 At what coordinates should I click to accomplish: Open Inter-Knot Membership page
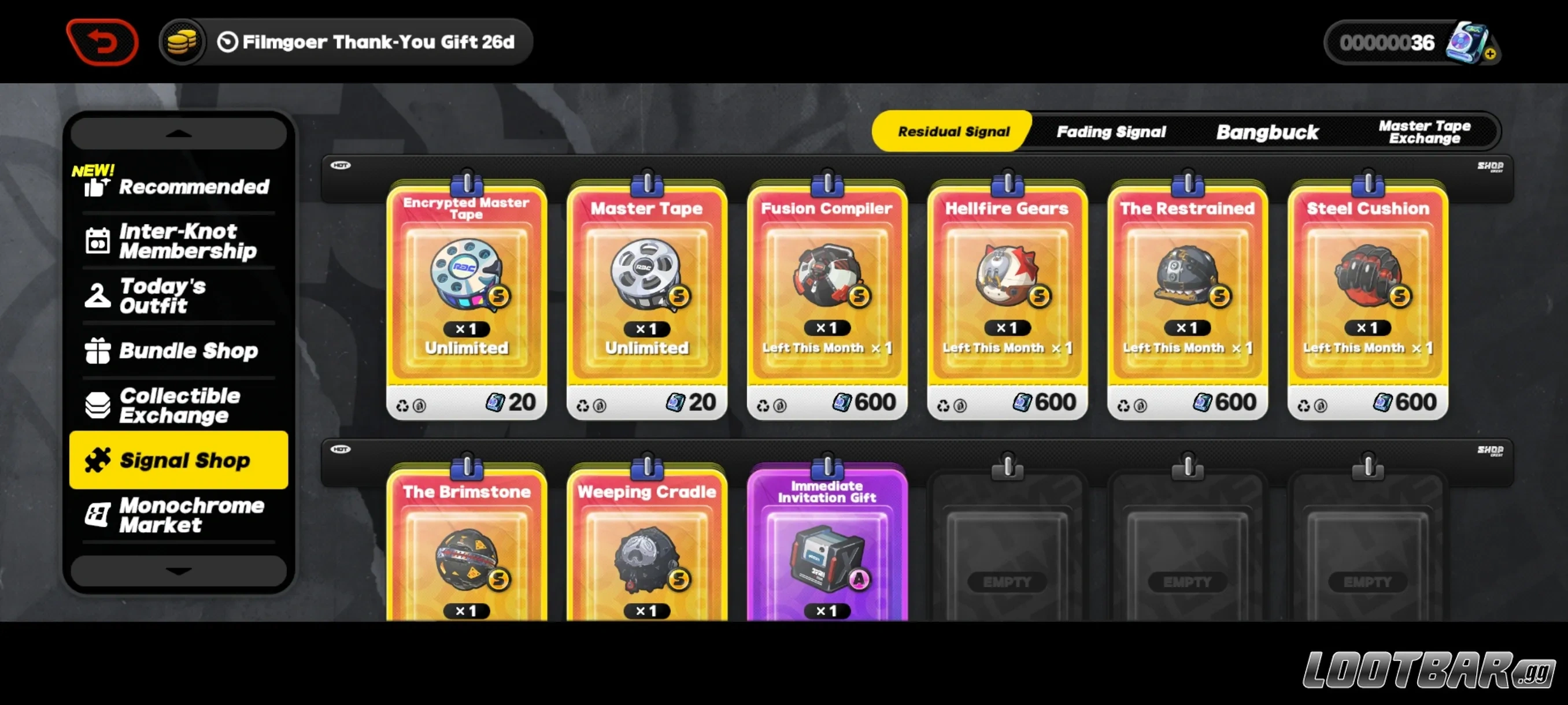click(x=177, y=241)
